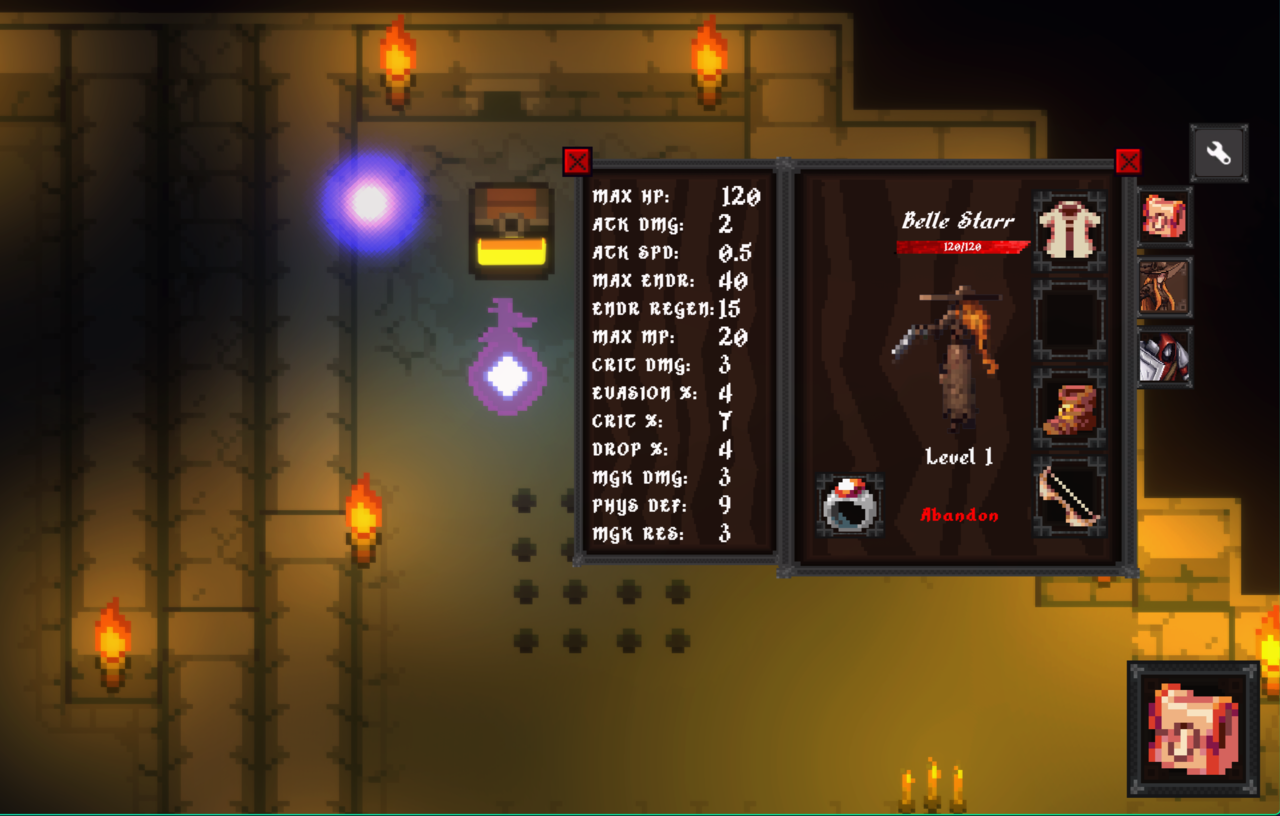Close the Belle Starr character panel

pyautogui.click(x=1128, y=162)
